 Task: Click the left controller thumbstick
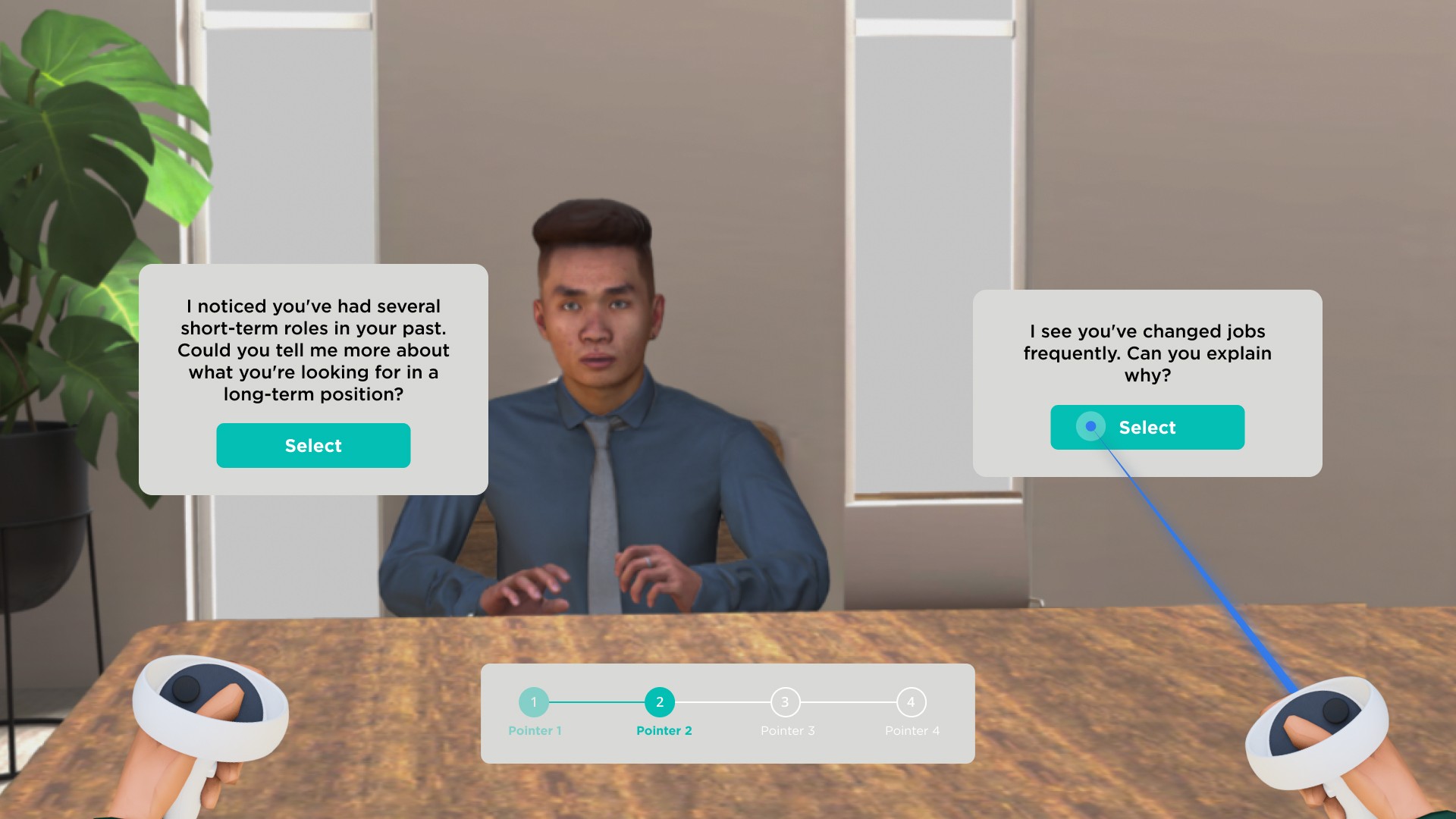[187, 687]
